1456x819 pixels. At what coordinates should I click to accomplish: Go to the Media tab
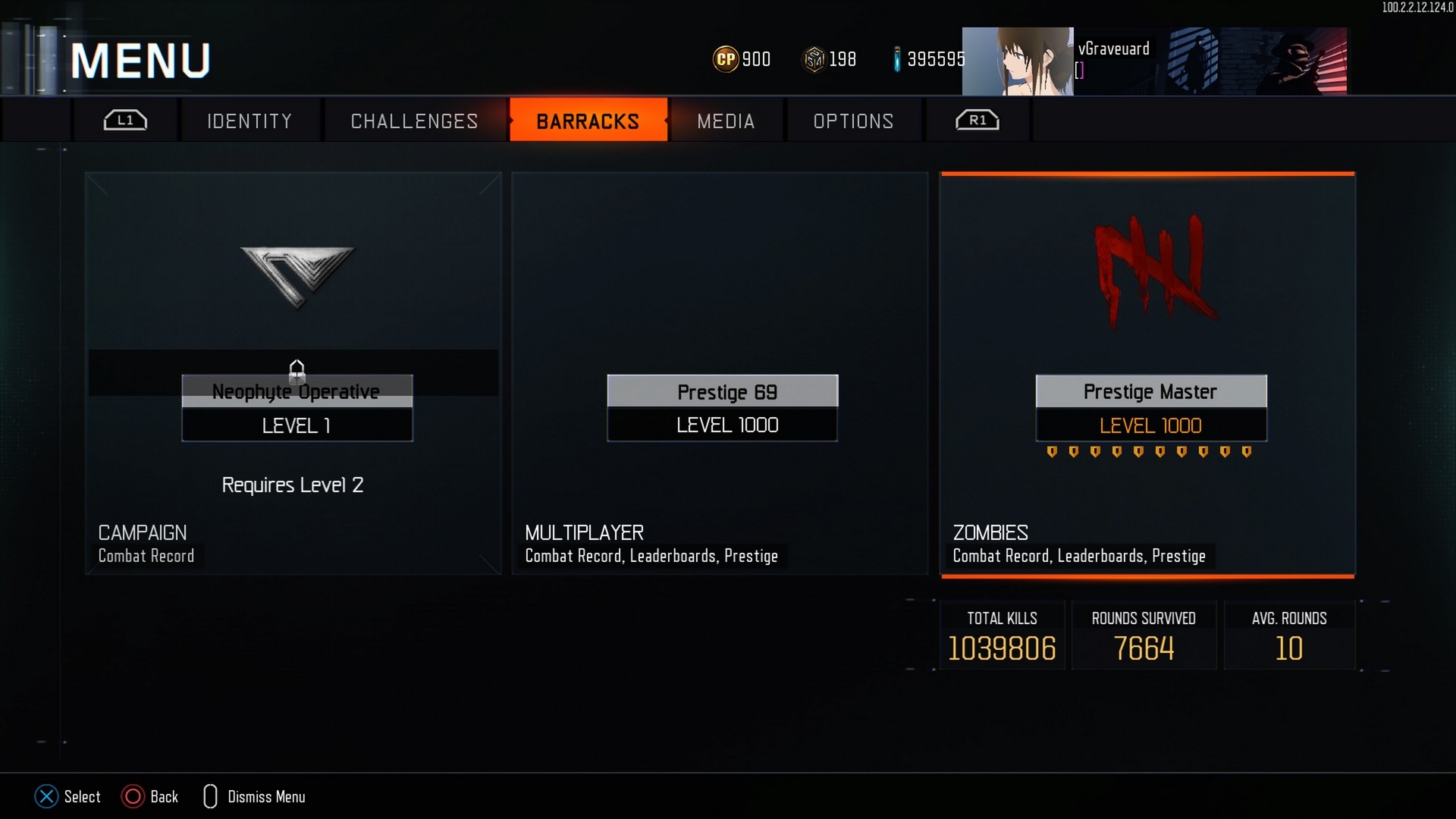tap(726, 121)
